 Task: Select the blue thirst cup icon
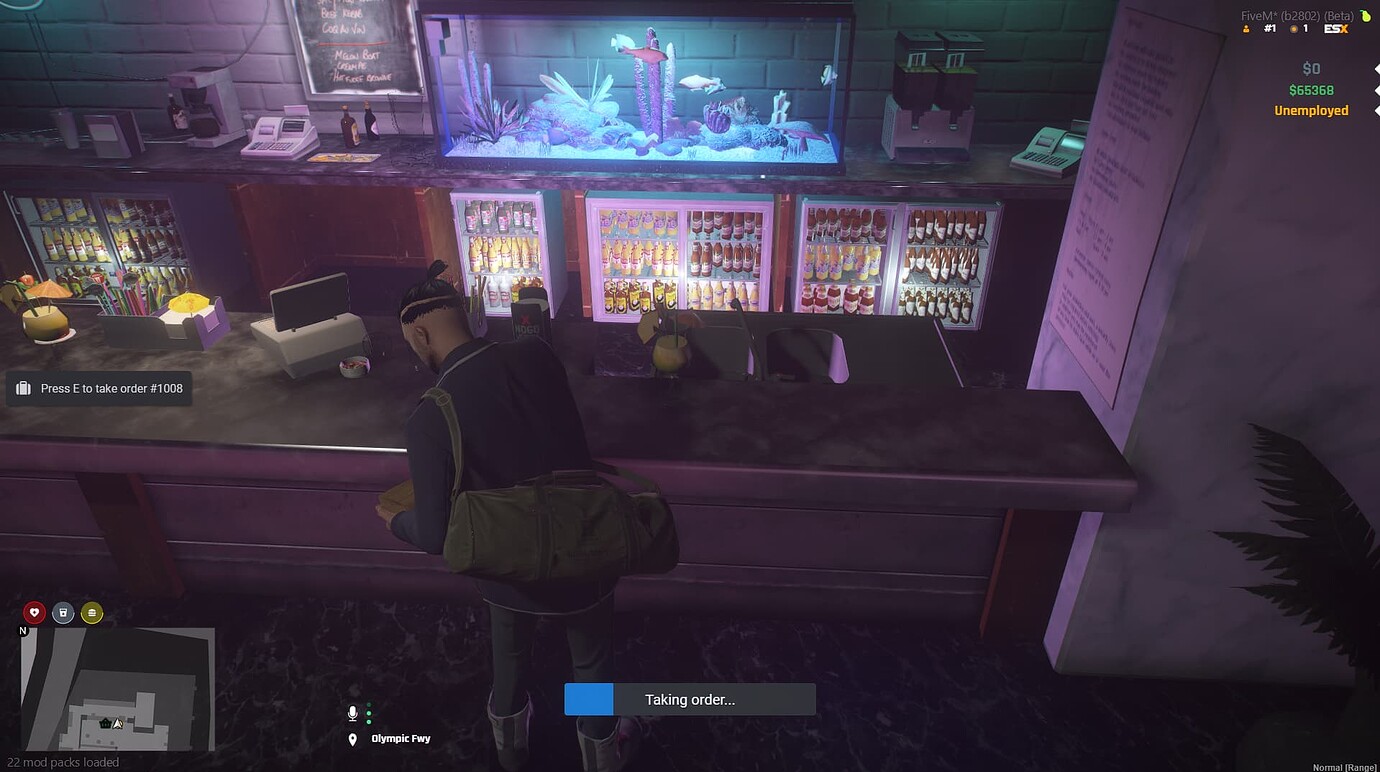tap(62, 612)
